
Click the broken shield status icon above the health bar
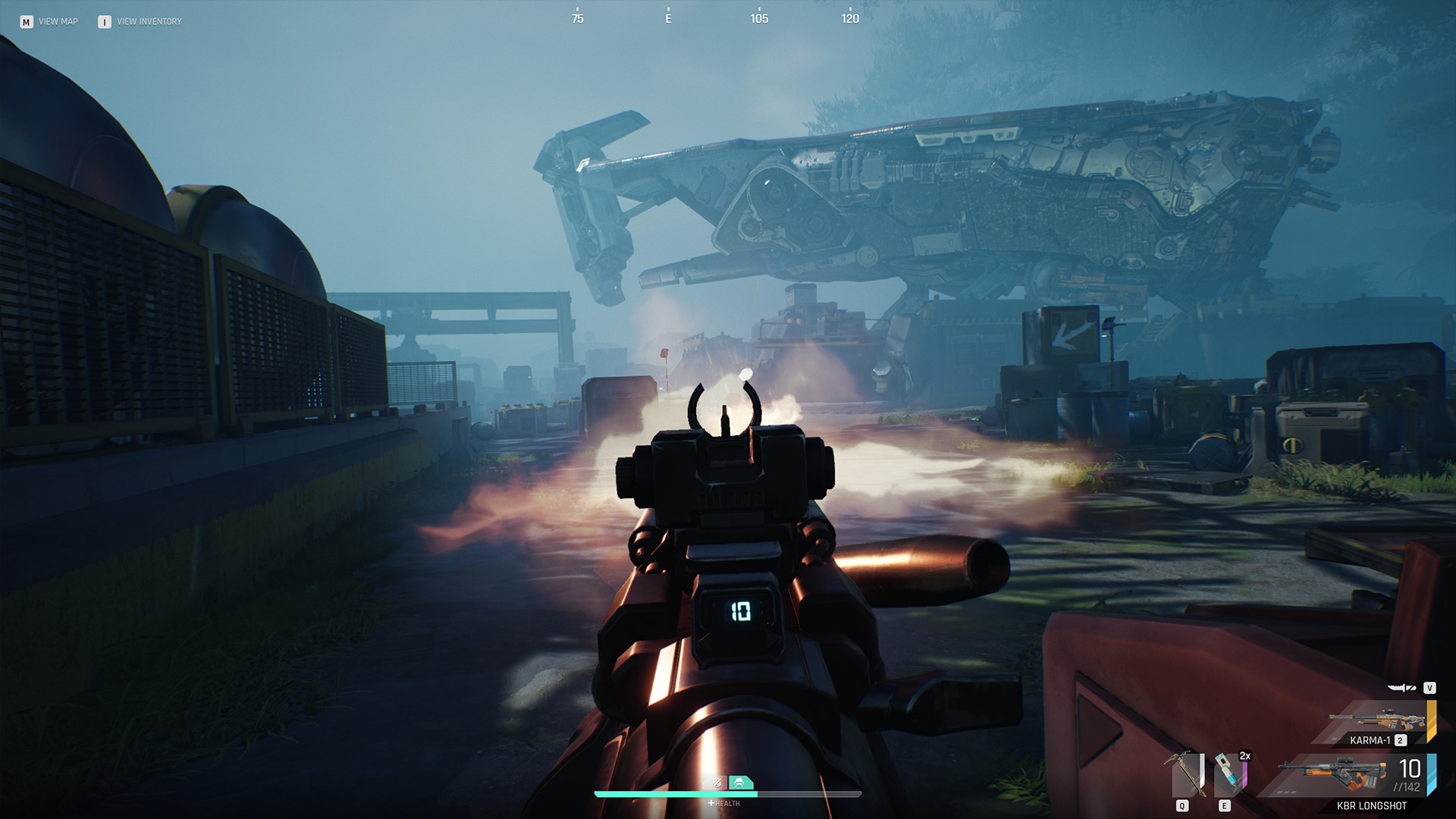(x=717, y=783)
